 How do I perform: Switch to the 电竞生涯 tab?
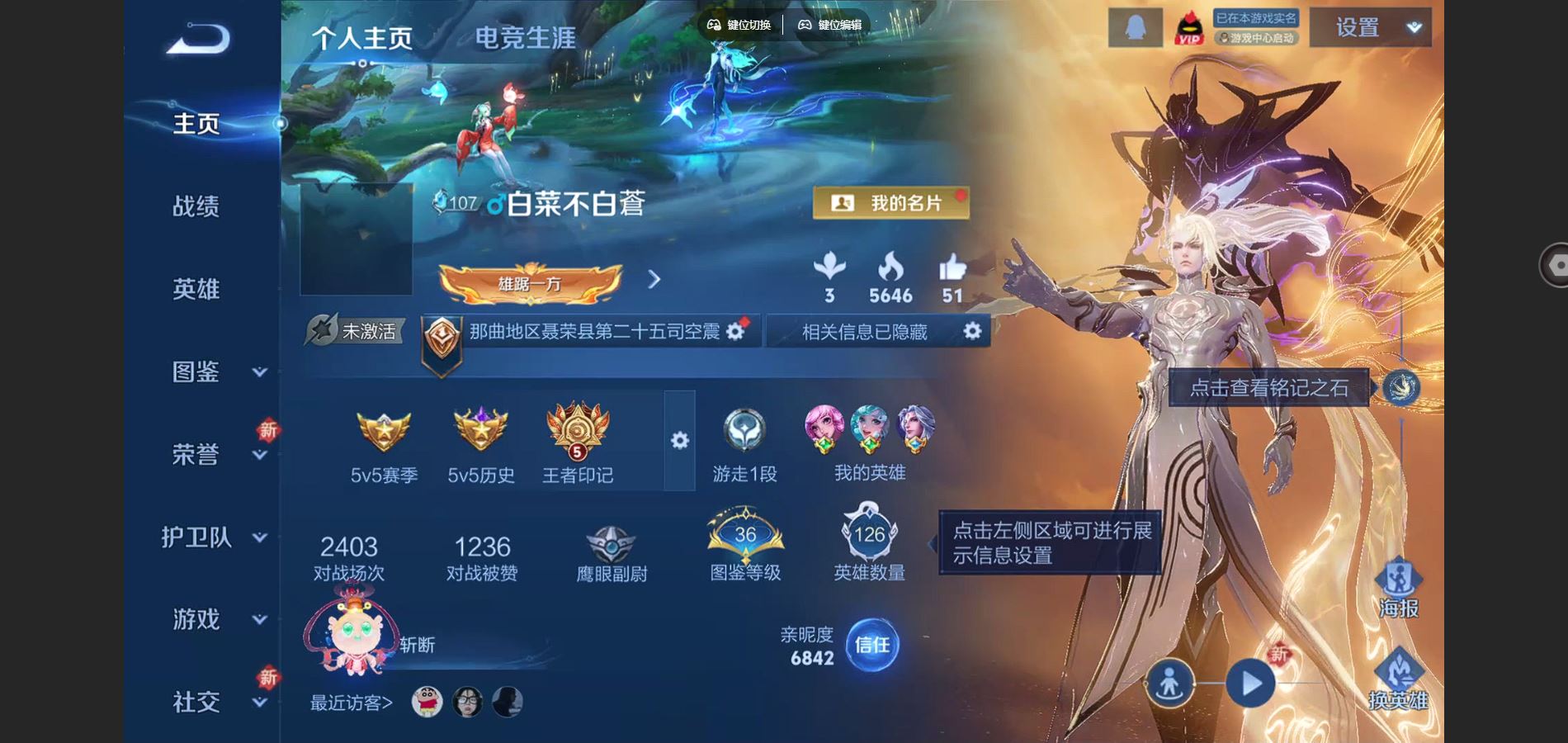[526, 35]
